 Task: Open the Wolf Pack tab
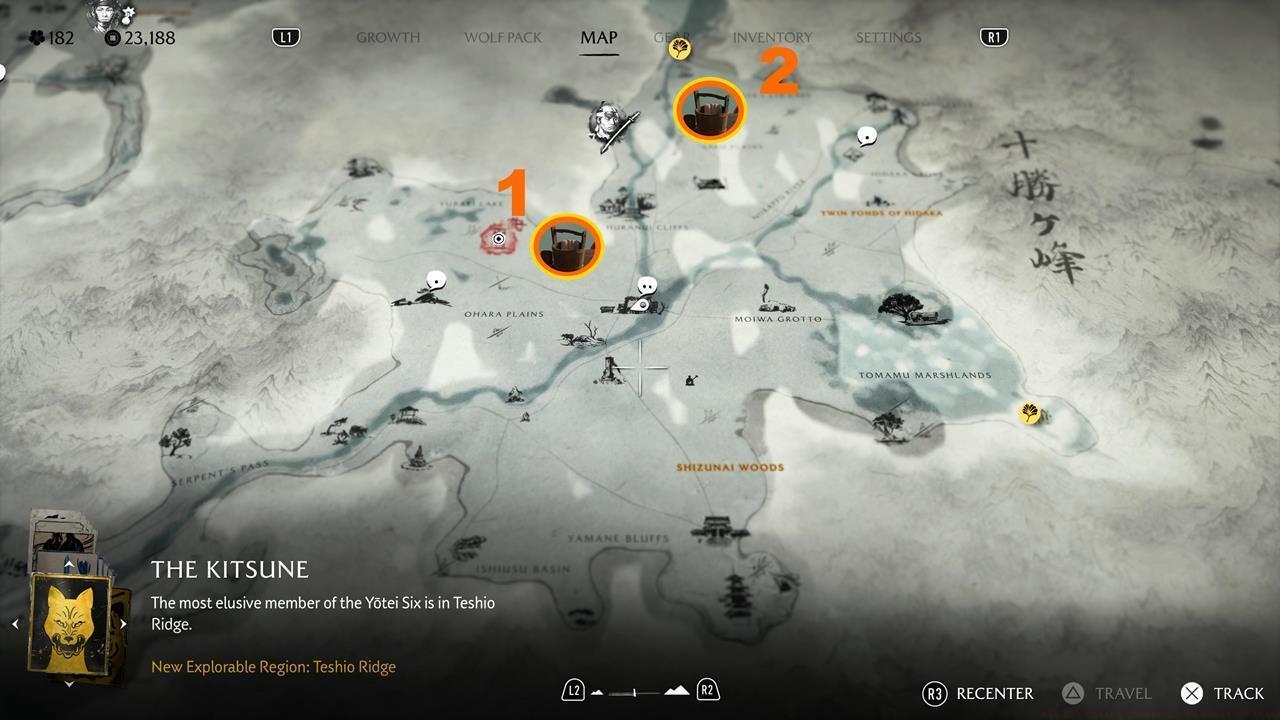click(x=502, y=38)
